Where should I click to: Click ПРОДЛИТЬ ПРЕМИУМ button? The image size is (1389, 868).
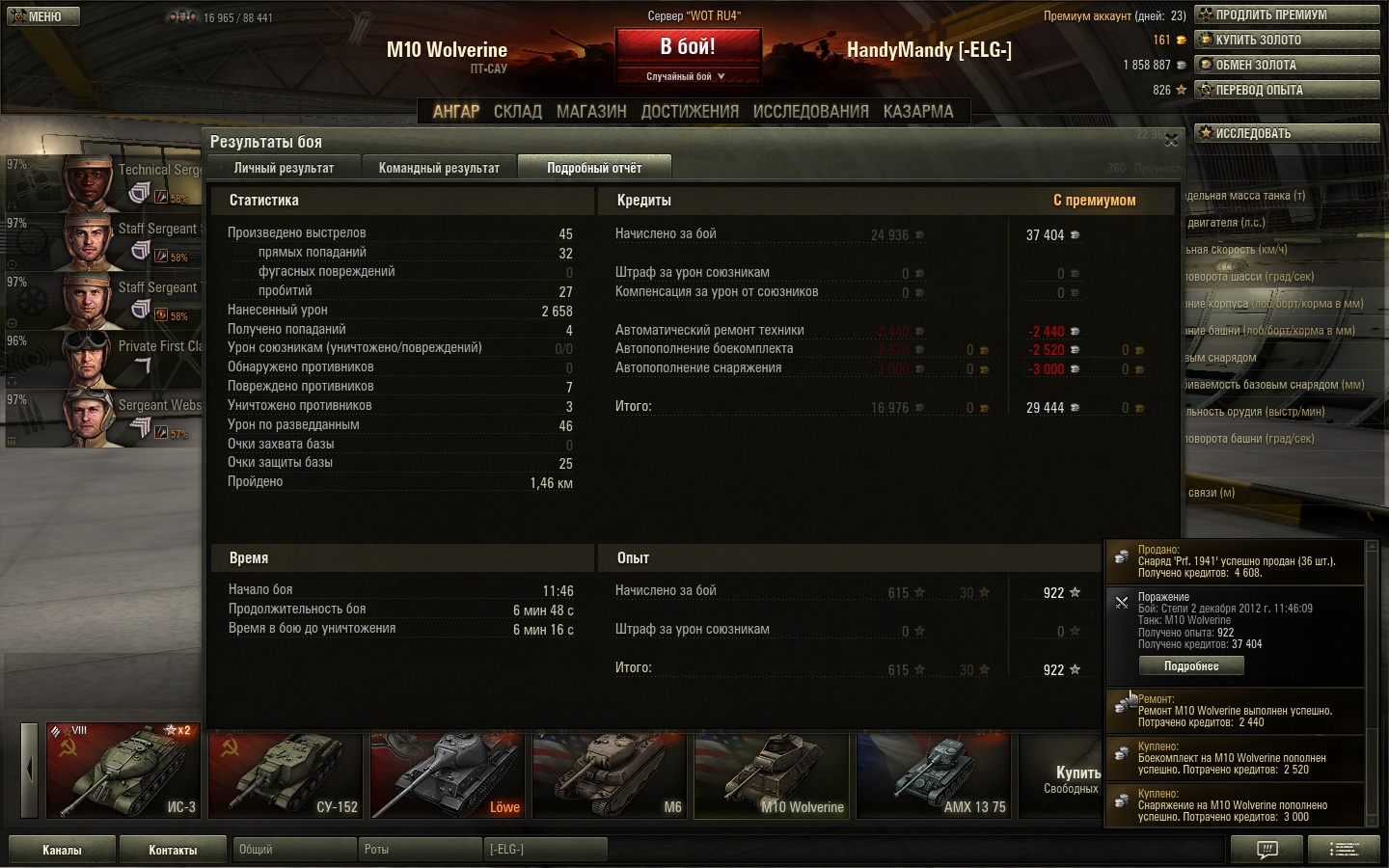(x=1287, y=14)
